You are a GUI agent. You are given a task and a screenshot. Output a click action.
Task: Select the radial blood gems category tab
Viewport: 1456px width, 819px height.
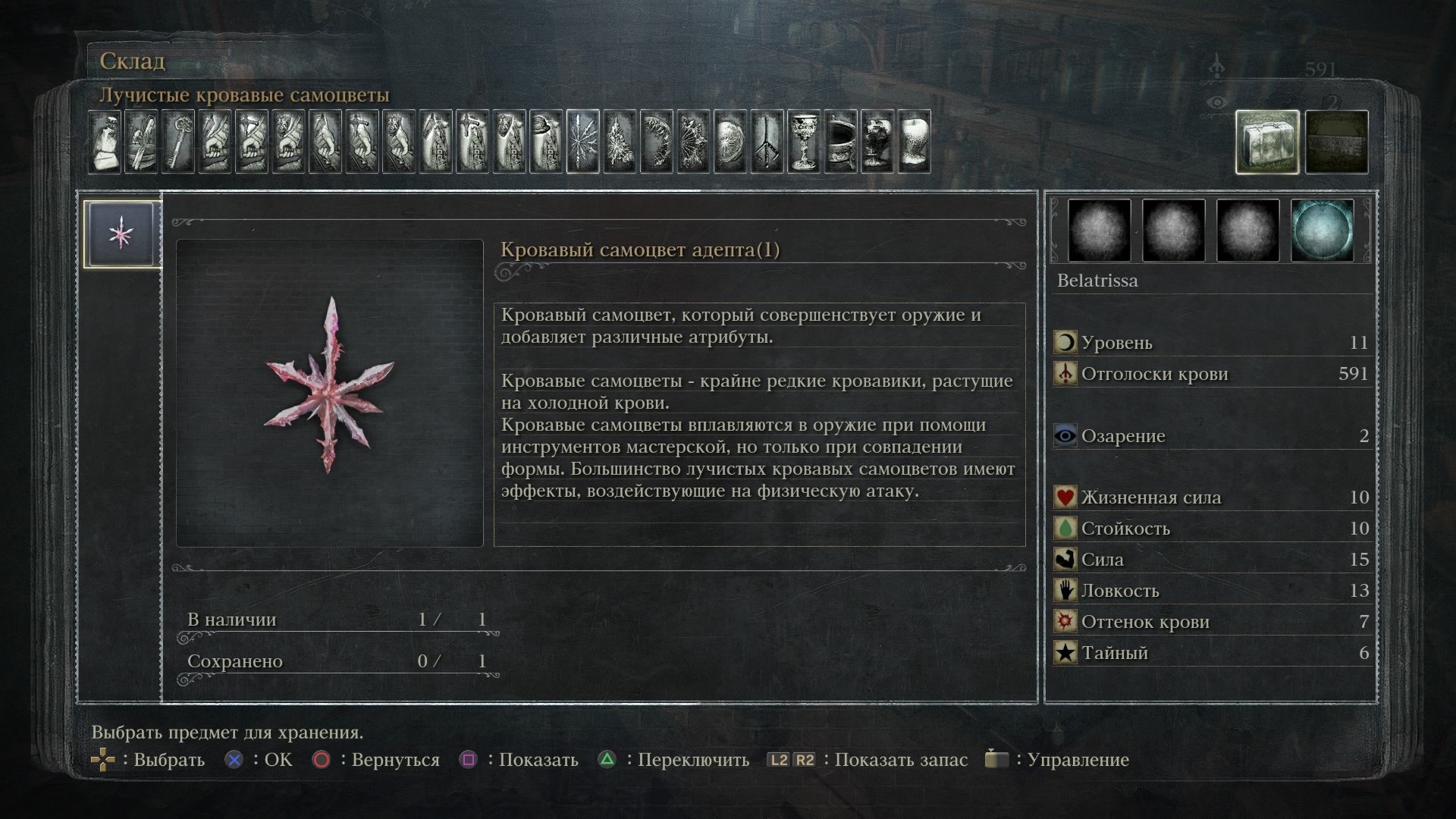pyautogui.click(x=582, y=142)
